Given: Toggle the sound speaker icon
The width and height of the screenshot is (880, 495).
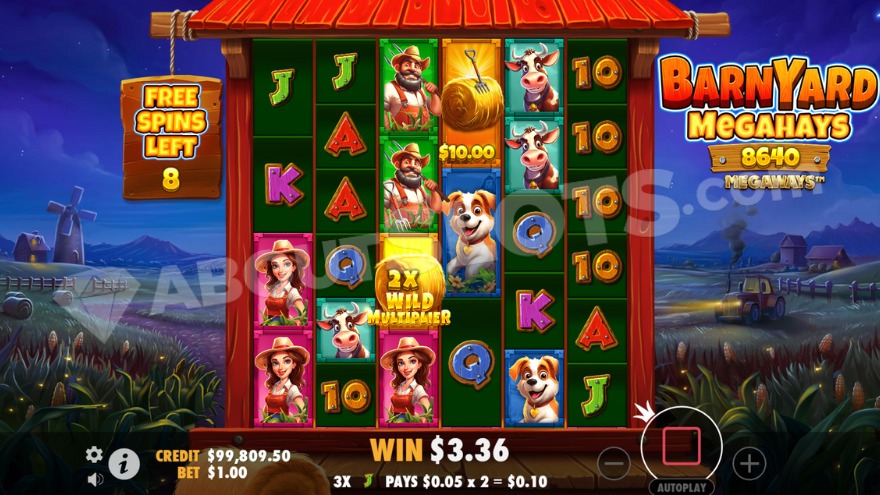Looking at the screenshot, I should click(95, 479).
